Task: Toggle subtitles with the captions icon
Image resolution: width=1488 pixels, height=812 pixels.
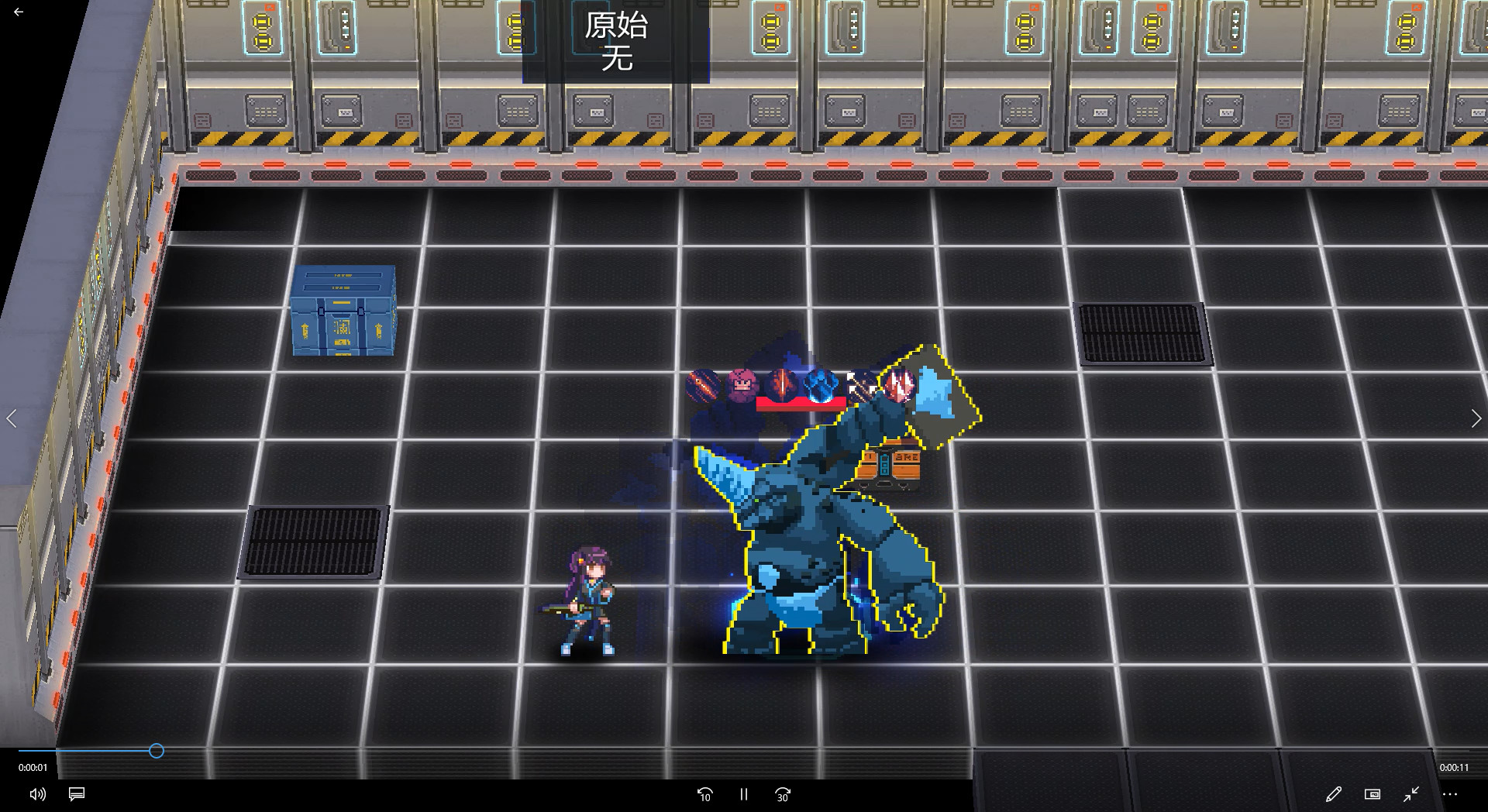Action: pos(75,794)
